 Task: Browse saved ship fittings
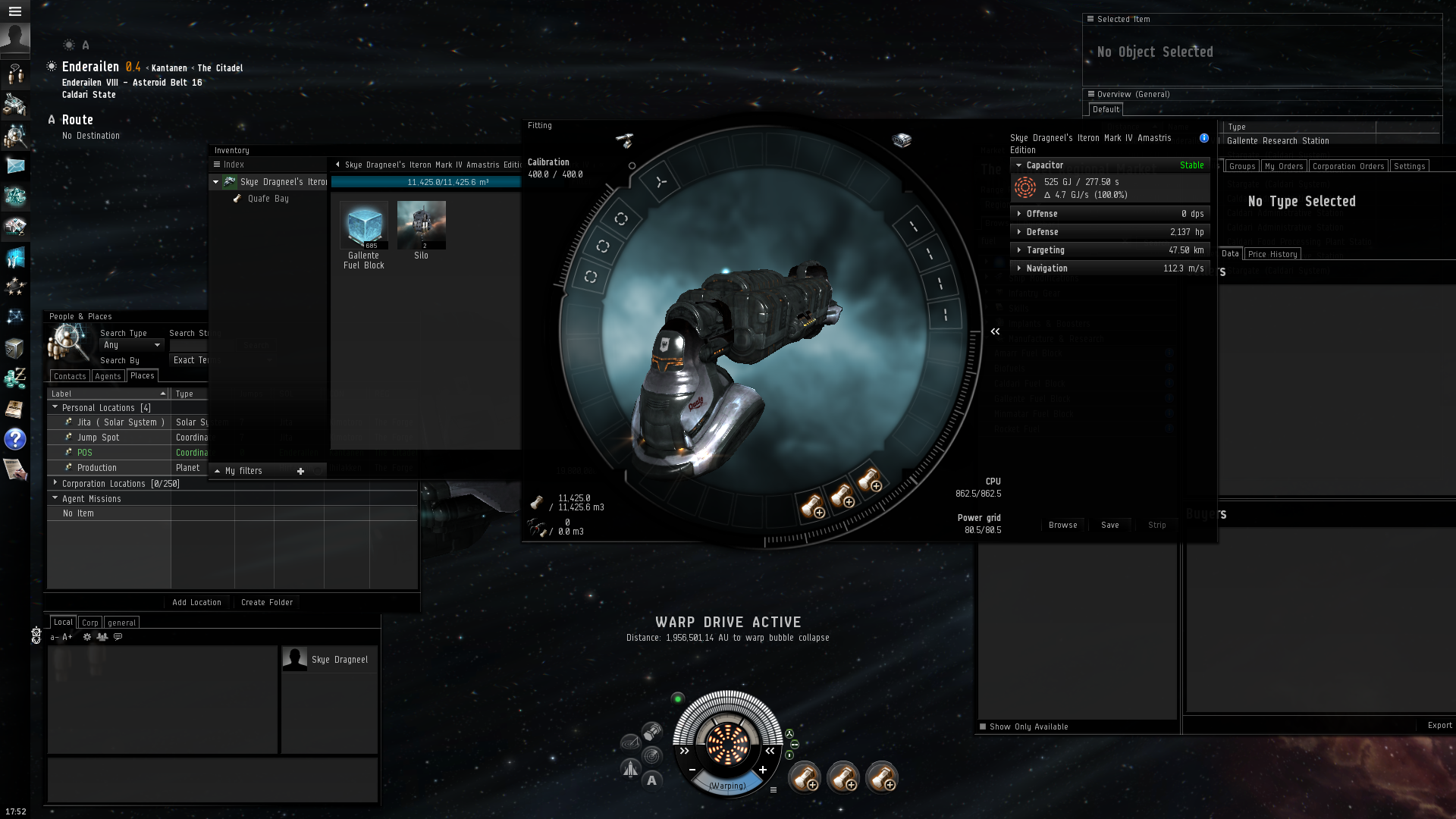click(x=1062, y=525)
